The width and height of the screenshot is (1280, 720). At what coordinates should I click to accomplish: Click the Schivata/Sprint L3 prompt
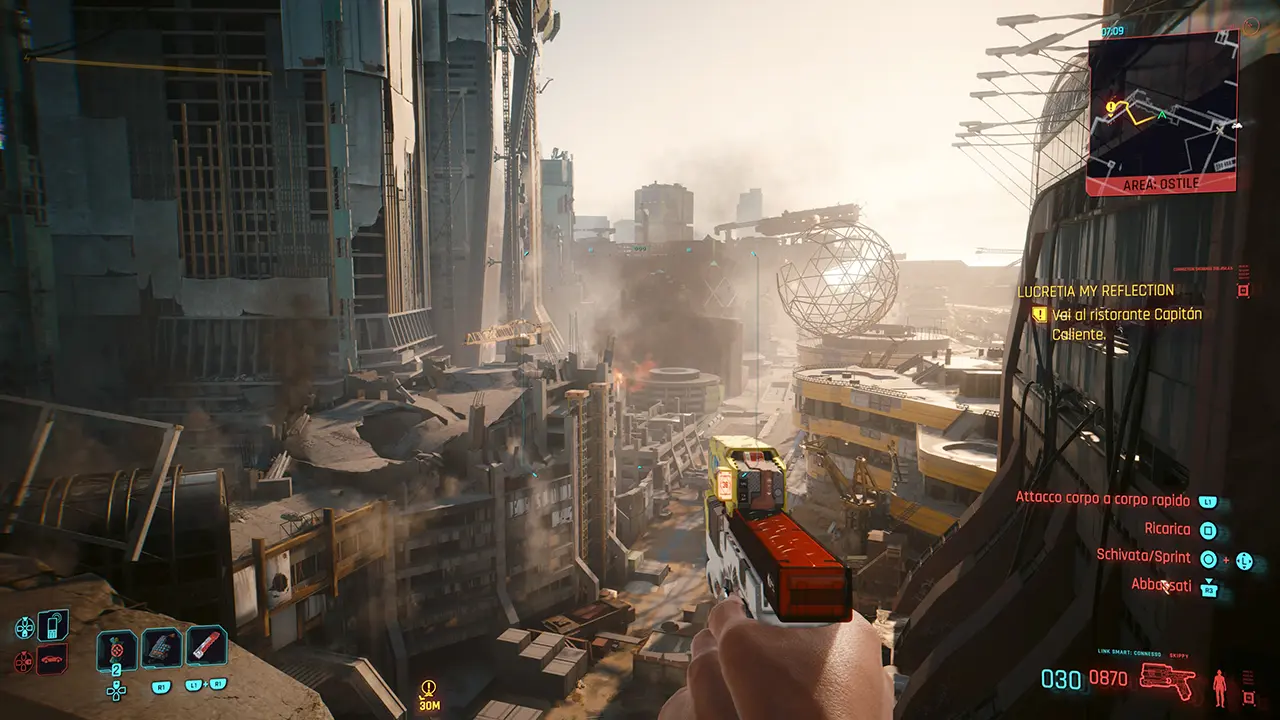pos(1244,560)
